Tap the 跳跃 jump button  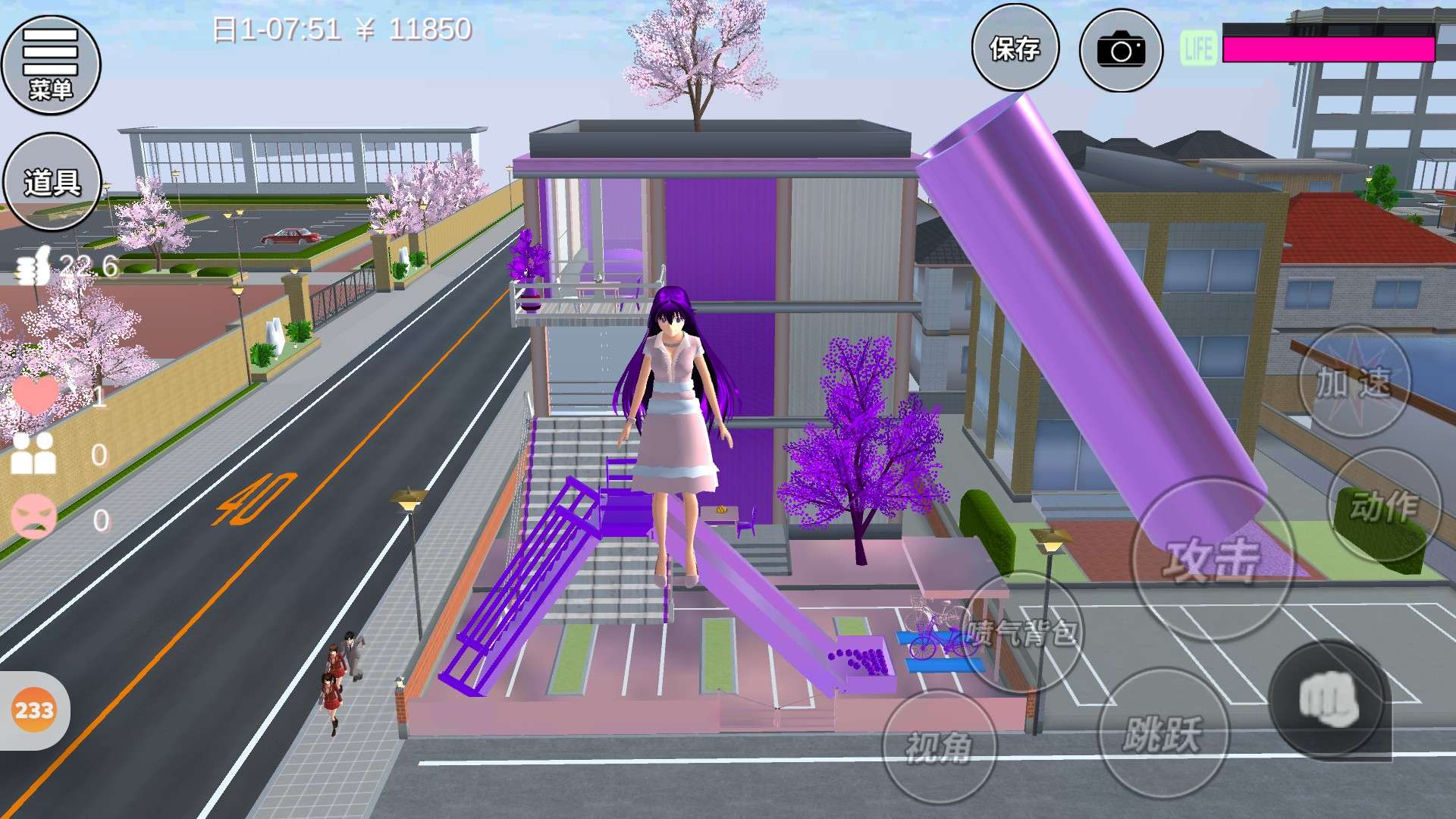pyautogui.click(x=1163, y=733)
